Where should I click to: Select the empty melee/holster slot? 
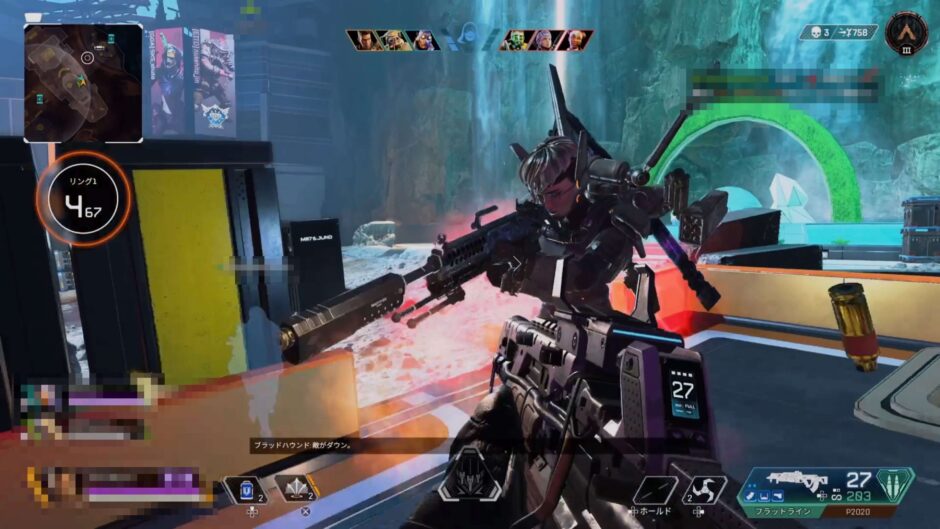pyautogui.click(x=656, y=489)
